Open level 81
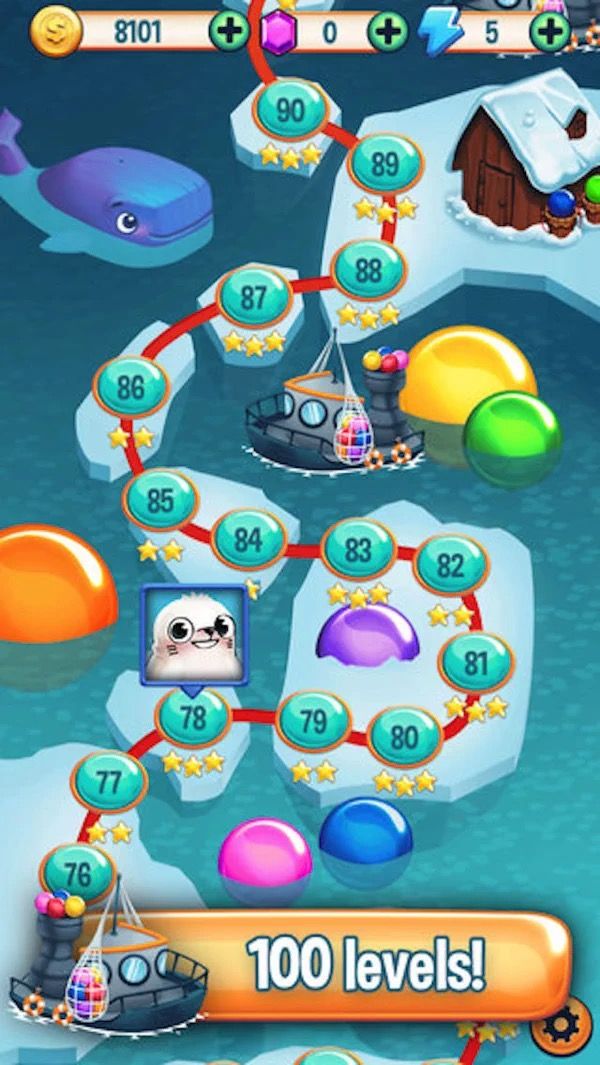The height and width of the screenshot is (1065, 600). click(x=476, y=663)
